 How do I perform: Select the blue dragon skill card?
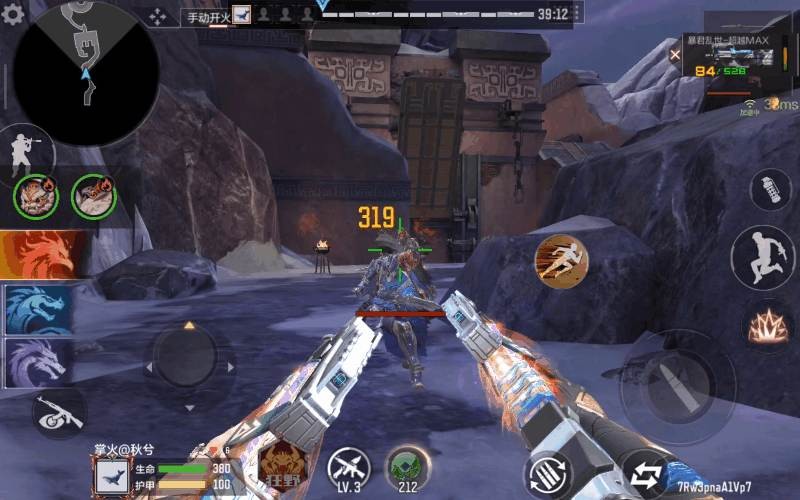38,309
